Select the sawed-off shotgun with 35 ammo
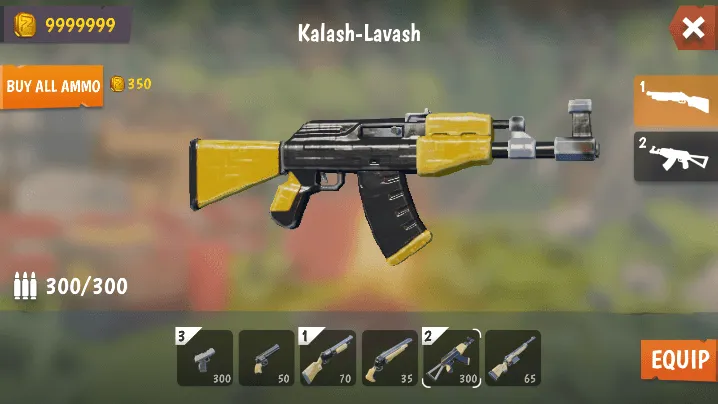This screenshot has width=718, height=404. [x=389, y=358]
